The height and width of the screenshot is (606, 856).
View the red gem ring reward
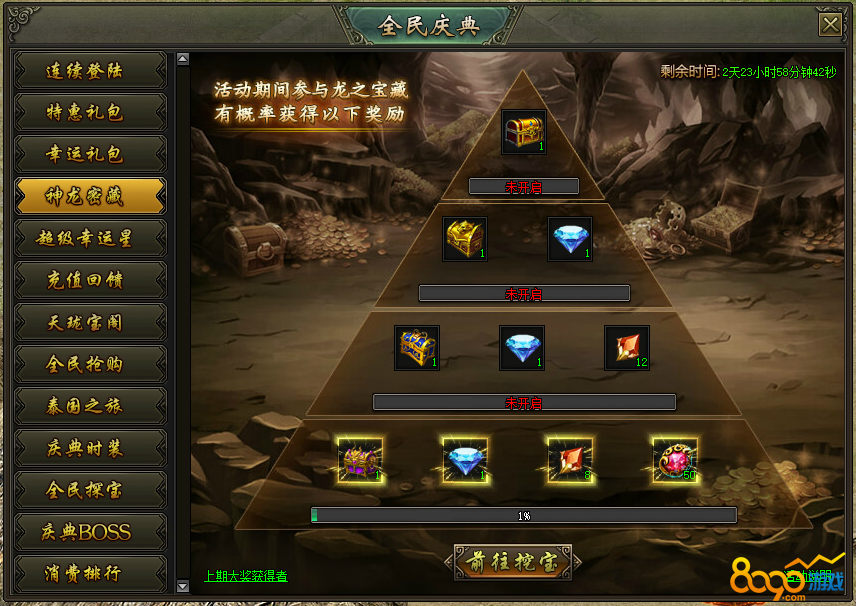click(675, 459)
